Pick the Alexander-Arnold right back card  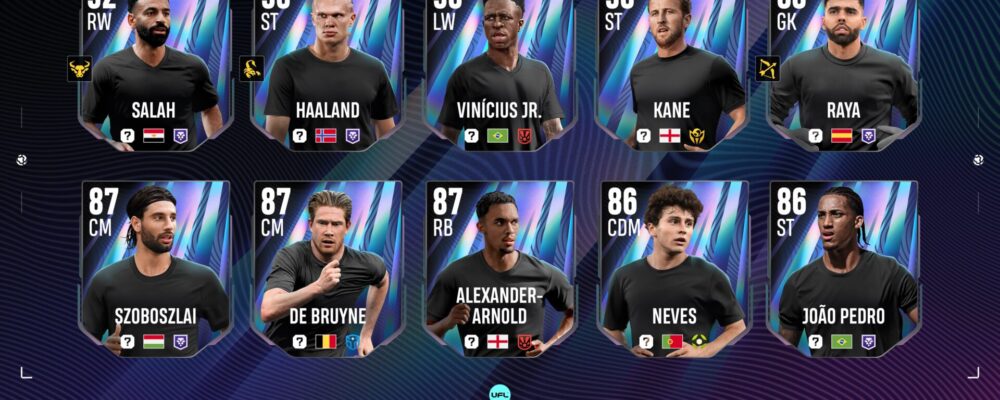(499, 268)
